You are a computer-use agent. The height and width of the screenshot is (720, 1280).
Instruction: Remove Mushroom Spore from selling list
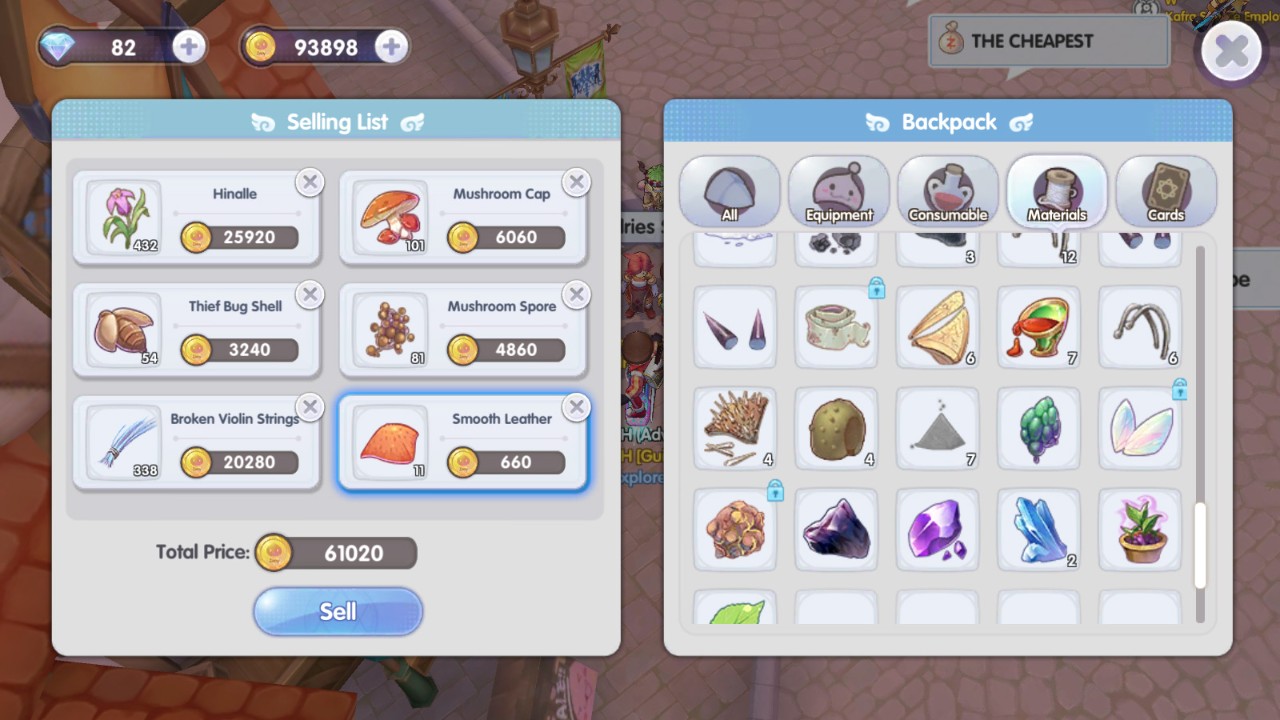click(576, 295)
